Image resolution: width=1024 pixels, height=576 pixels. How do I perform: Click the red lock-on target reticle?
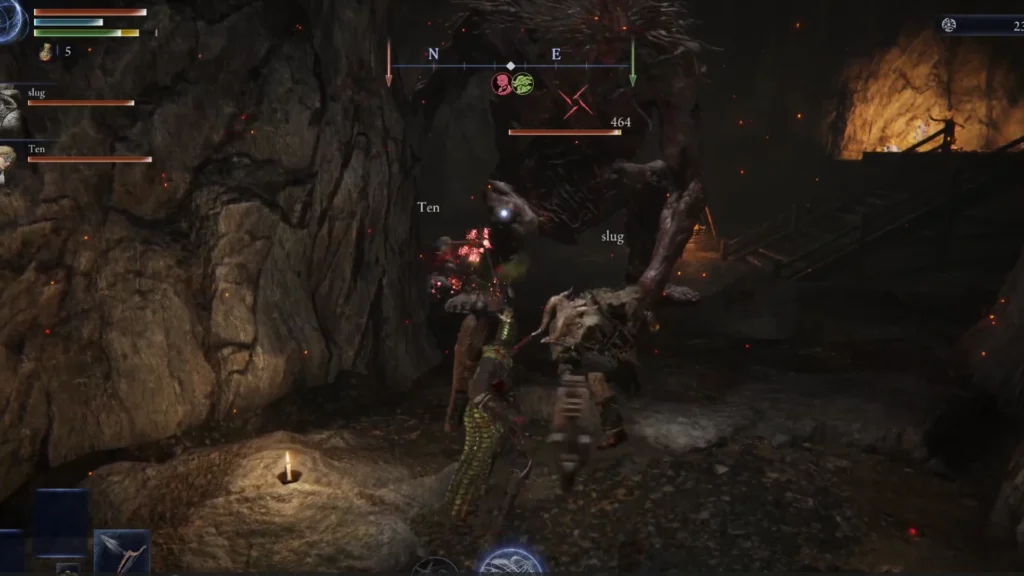[x=575, y=101]
